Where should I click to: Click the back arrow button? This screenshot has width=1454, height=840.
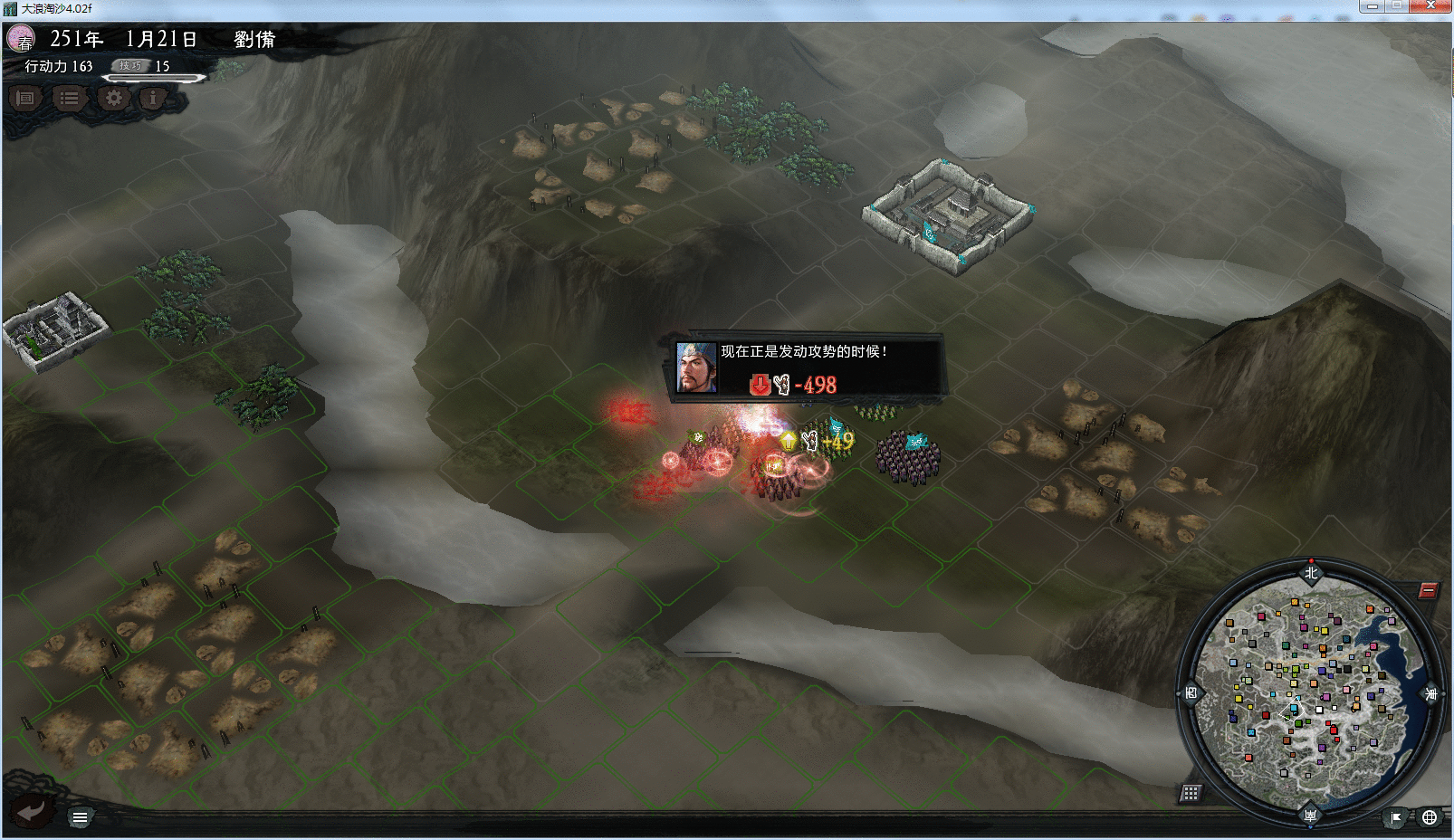pos(31,811)
